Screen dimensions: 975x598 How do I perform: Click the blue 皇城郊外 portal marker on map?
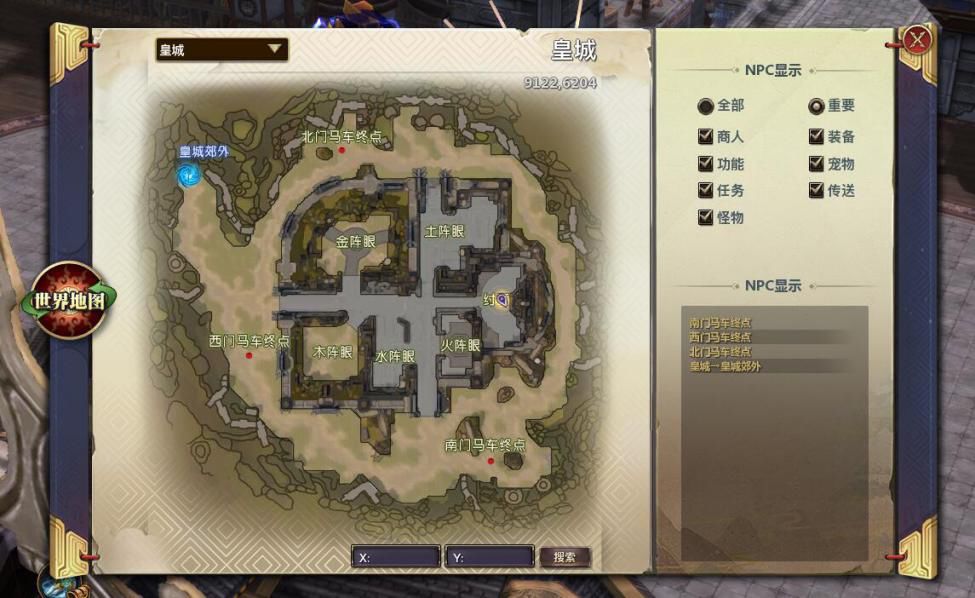187,176
